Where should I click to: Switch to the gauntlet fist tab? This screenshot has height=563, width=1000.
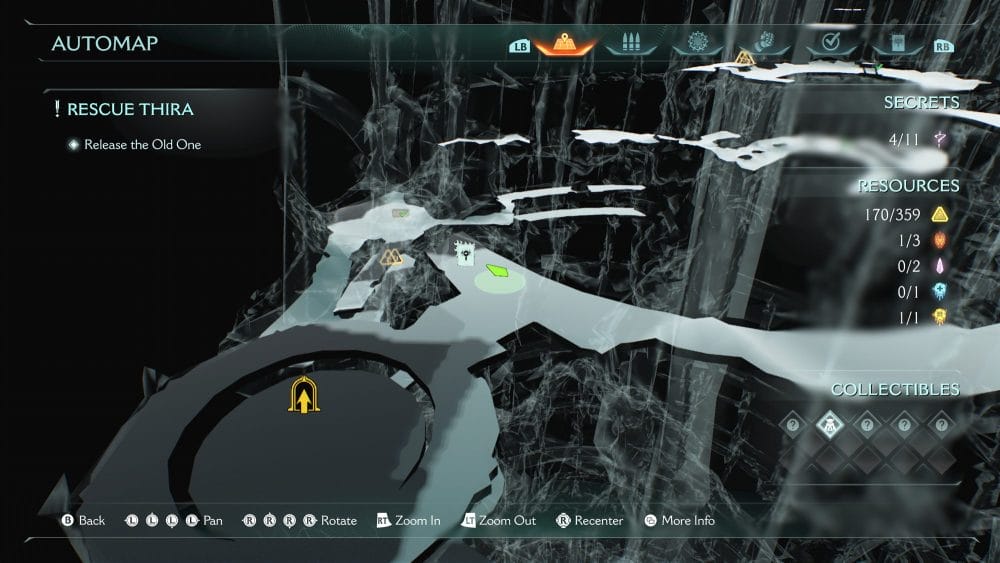tap(765, 44)
